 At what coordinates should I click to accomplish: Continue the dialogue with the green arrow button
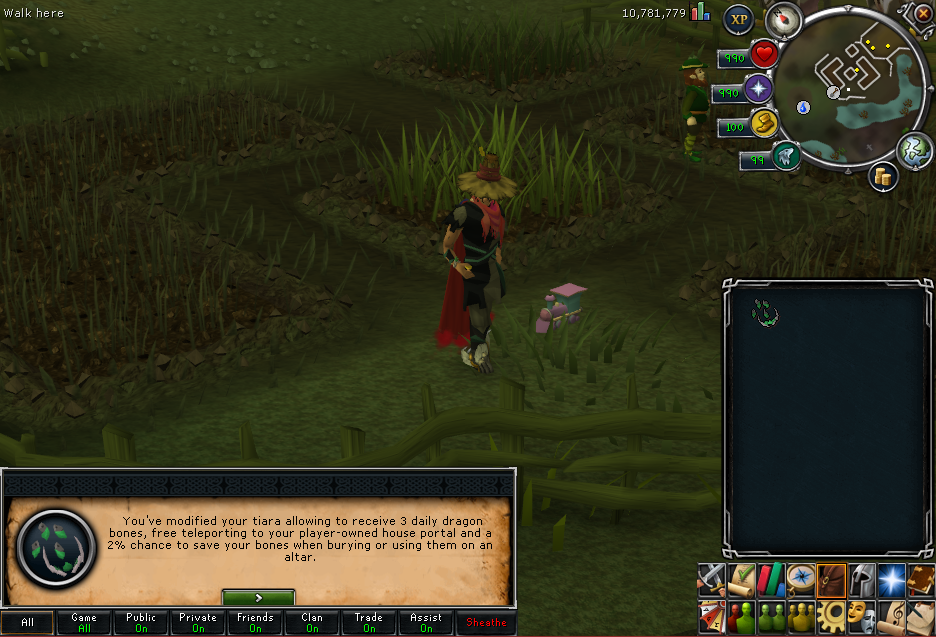pyautogui.click(x=258, y=598)
